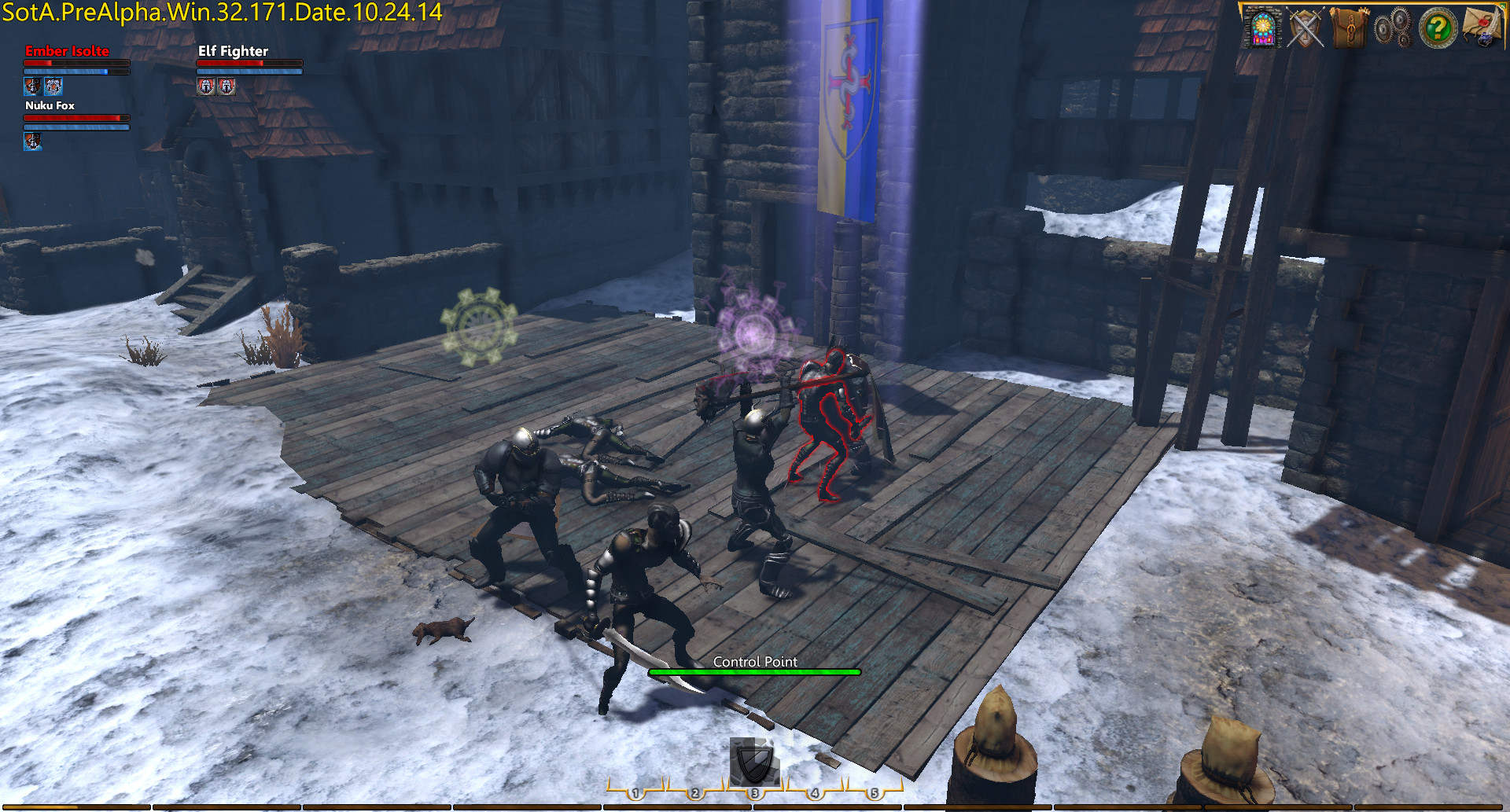Open help via the green question mark icon
The image size is (1510, 812).
coord(1437,29)
